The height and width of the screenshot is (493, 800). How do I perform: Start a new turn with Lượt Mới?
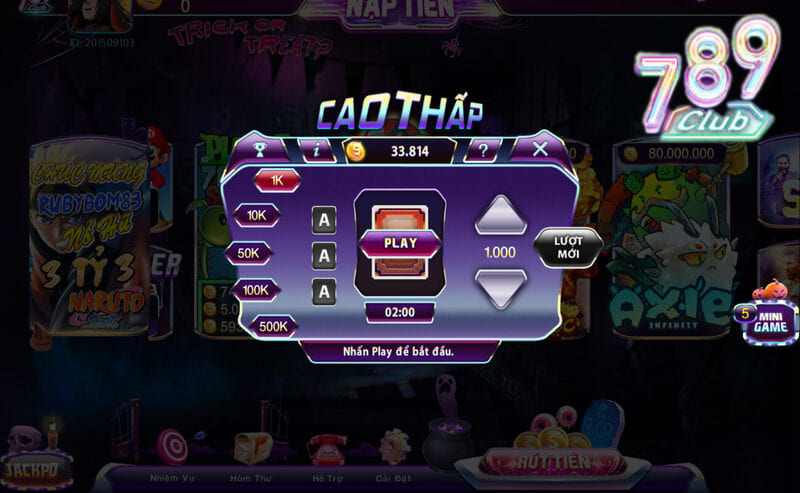pyautogui.click(x=567, y=248)
